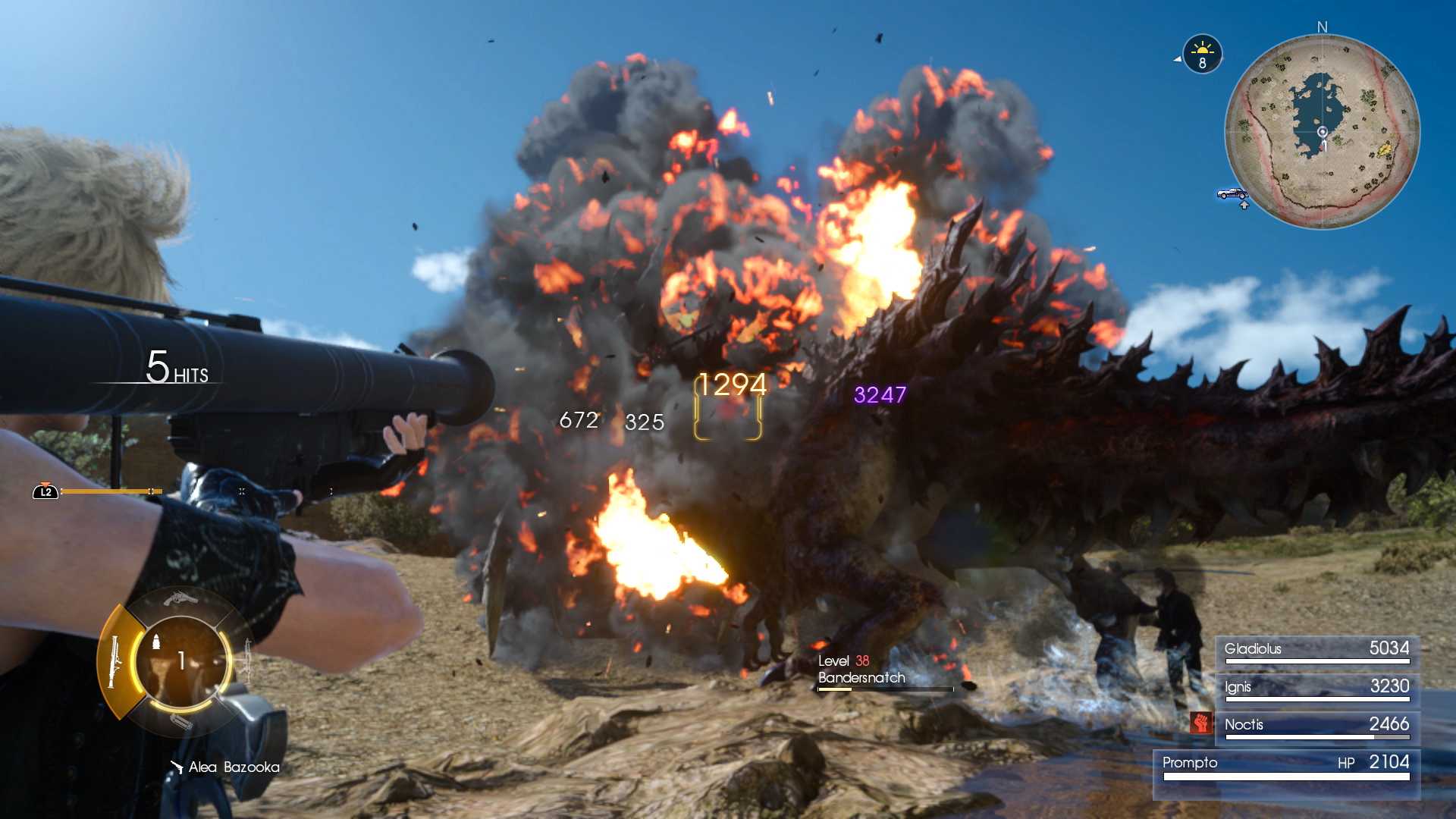Click the ammo count number inside the wheel
The width and height of the screenshot is (1456, 819).
(x=182, y=659)
